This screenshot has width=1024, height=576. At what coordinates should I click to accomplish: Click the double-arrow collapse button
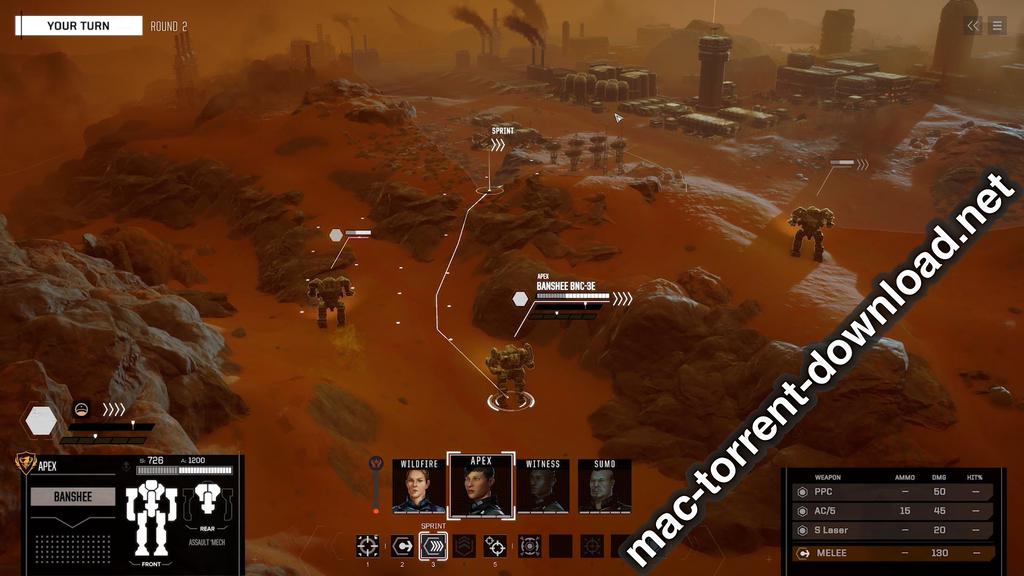(973, 26)
